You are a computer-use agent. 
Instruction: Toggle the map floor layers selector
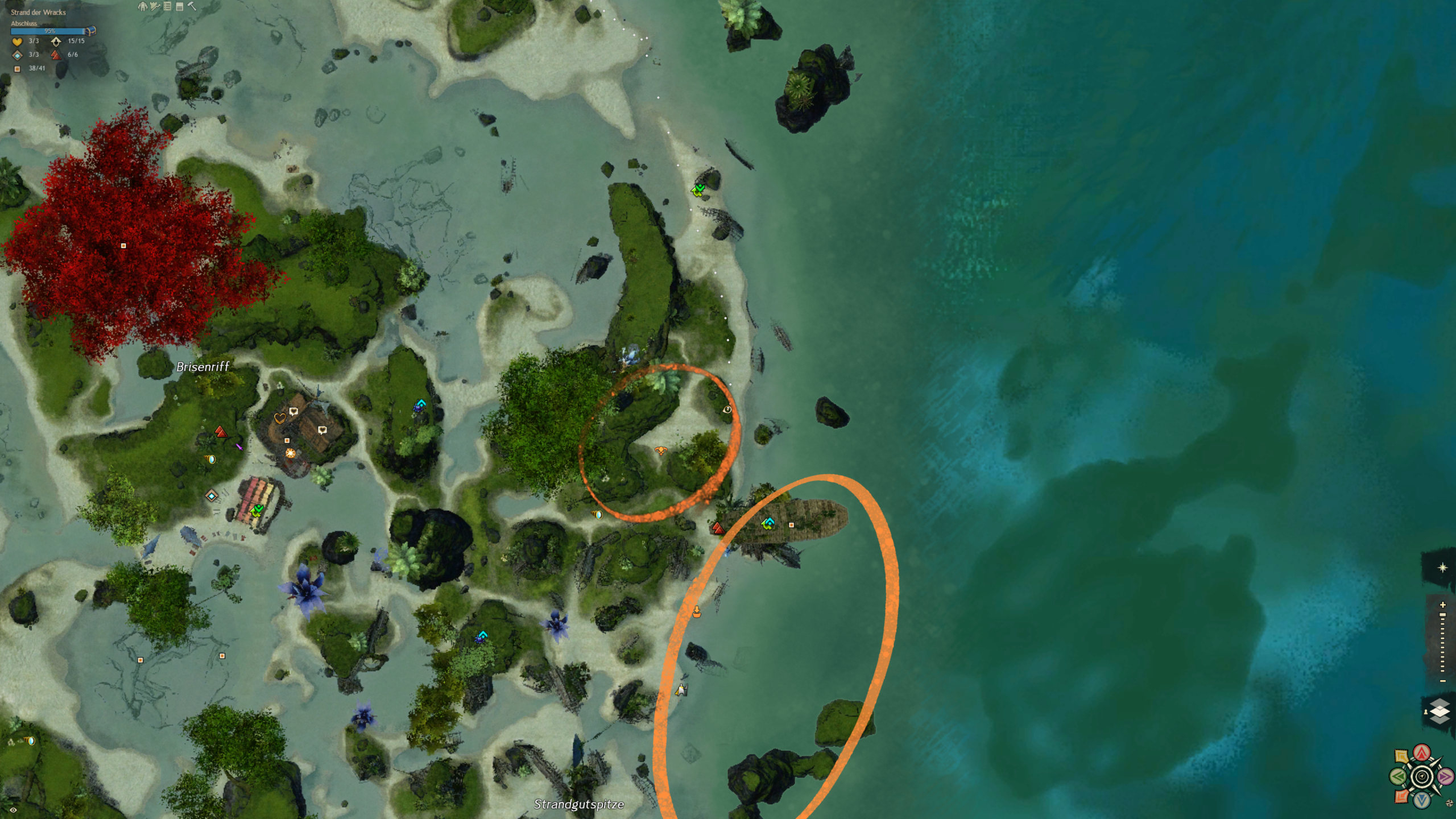(1439, 712)
